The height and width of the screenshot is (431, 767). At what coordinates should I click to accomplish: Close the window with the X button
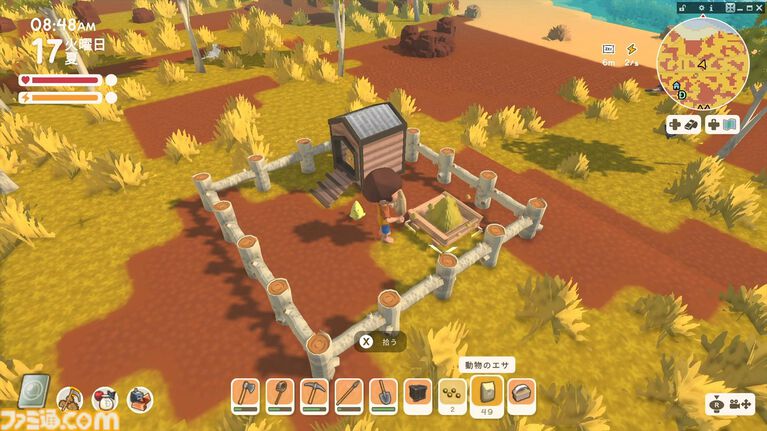click(758, 6)
